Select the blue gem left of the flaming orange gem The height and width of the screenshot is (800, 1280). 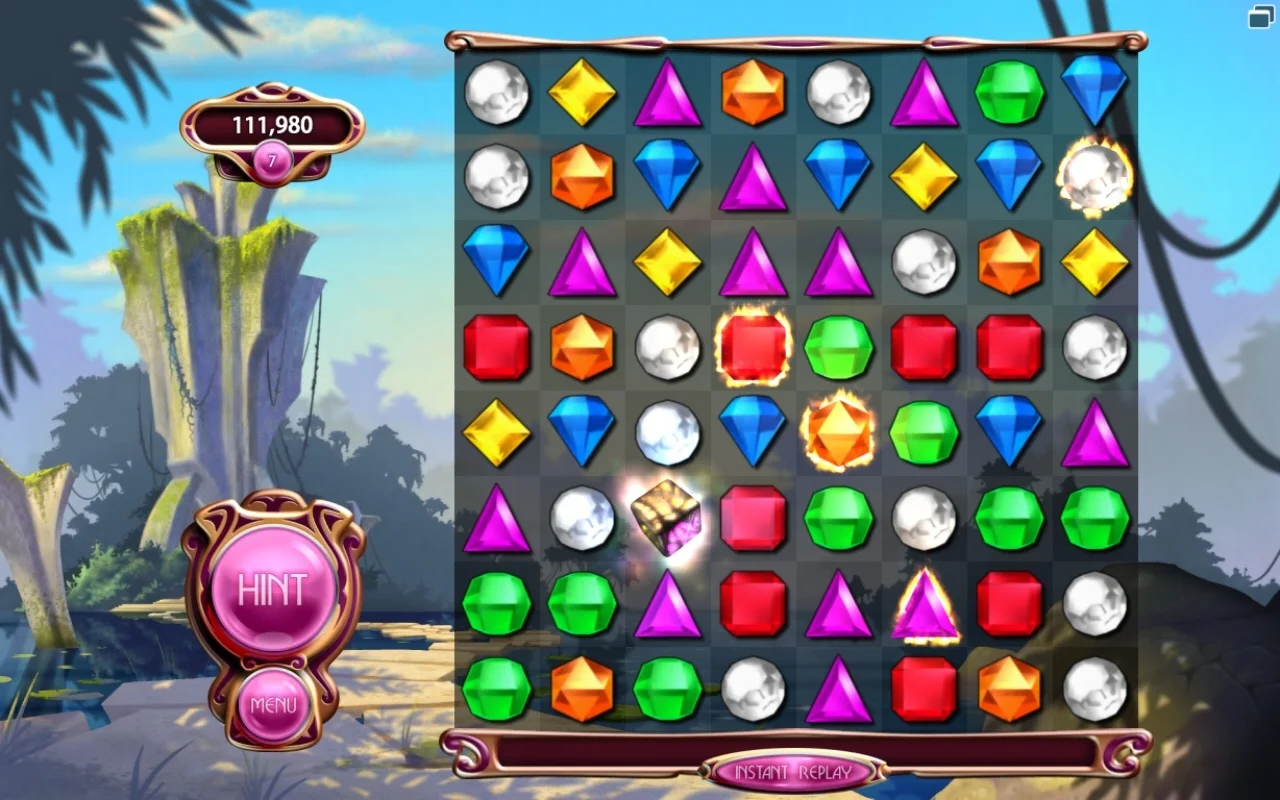[753, 432]
